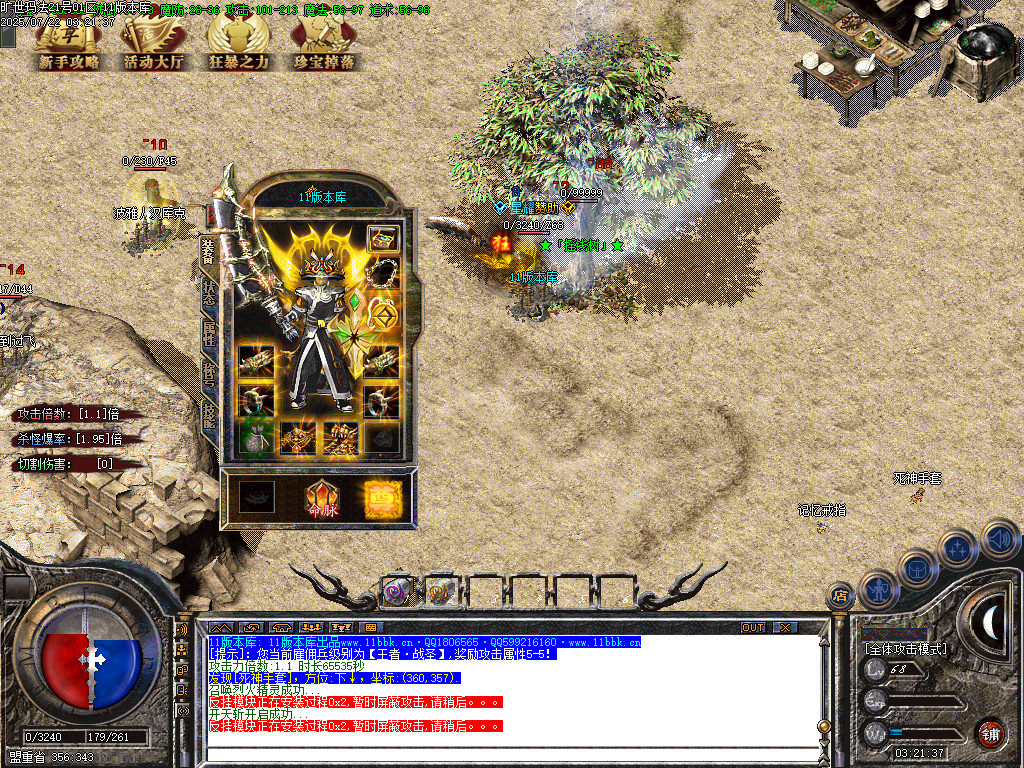Close the chat panel with X

786,627
